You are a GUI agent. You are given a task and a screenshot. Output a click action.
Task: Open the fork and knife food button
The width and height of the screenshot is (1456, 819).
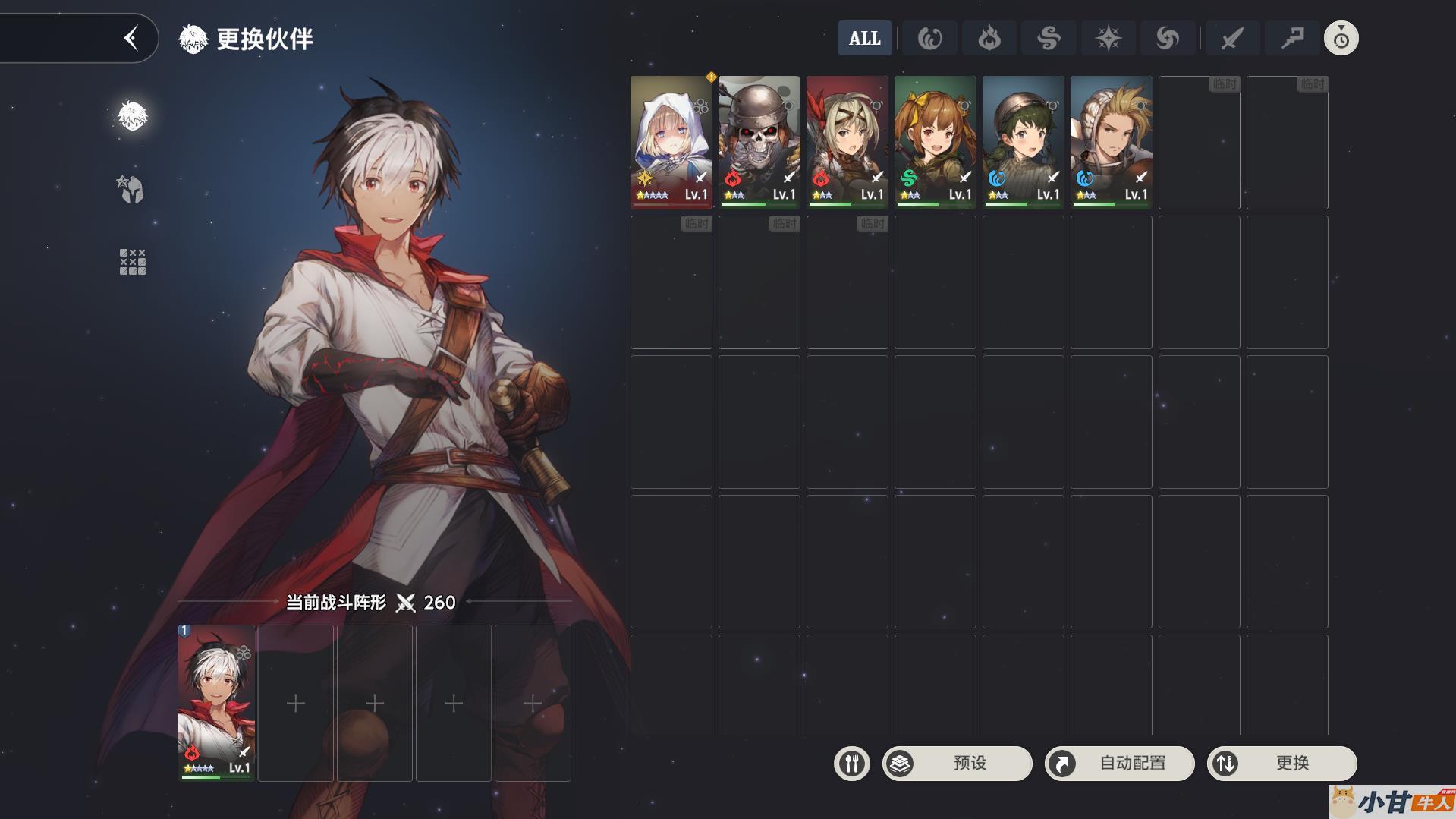click(x=851, y=763)
